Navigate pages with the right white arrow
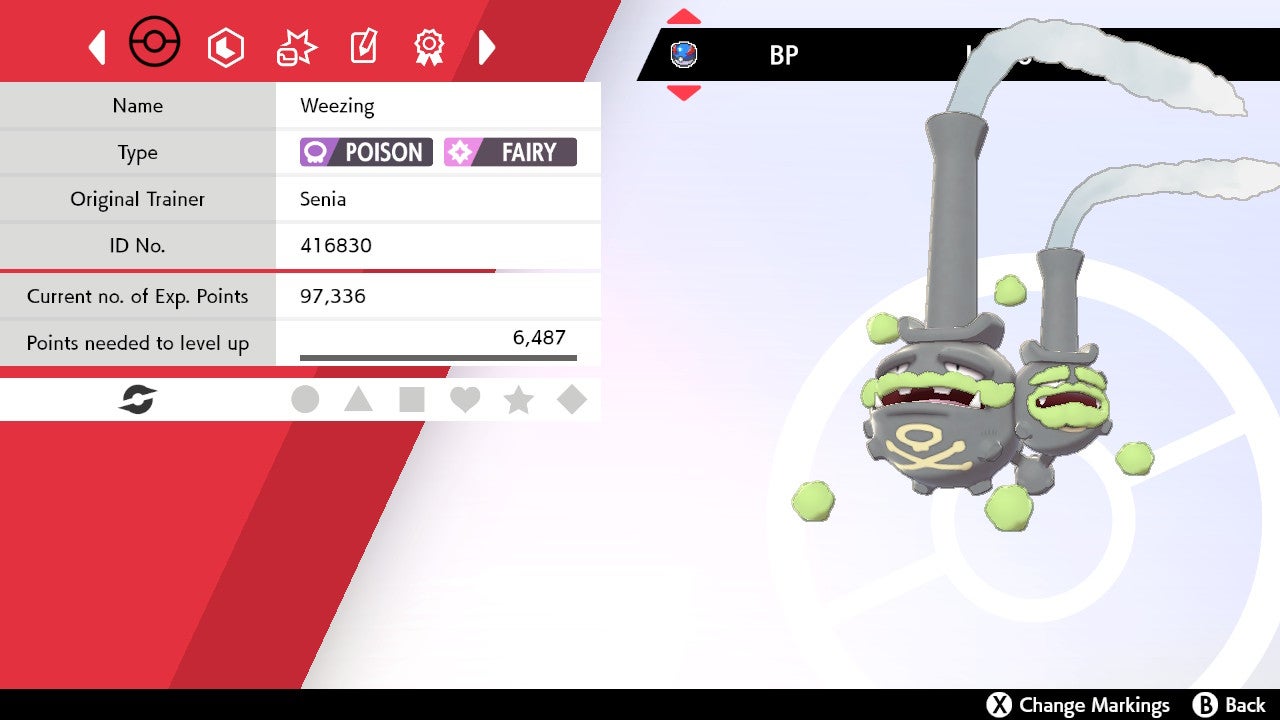Image resolution: width=1280 pixels, height=720 pixels. (487, 46)
